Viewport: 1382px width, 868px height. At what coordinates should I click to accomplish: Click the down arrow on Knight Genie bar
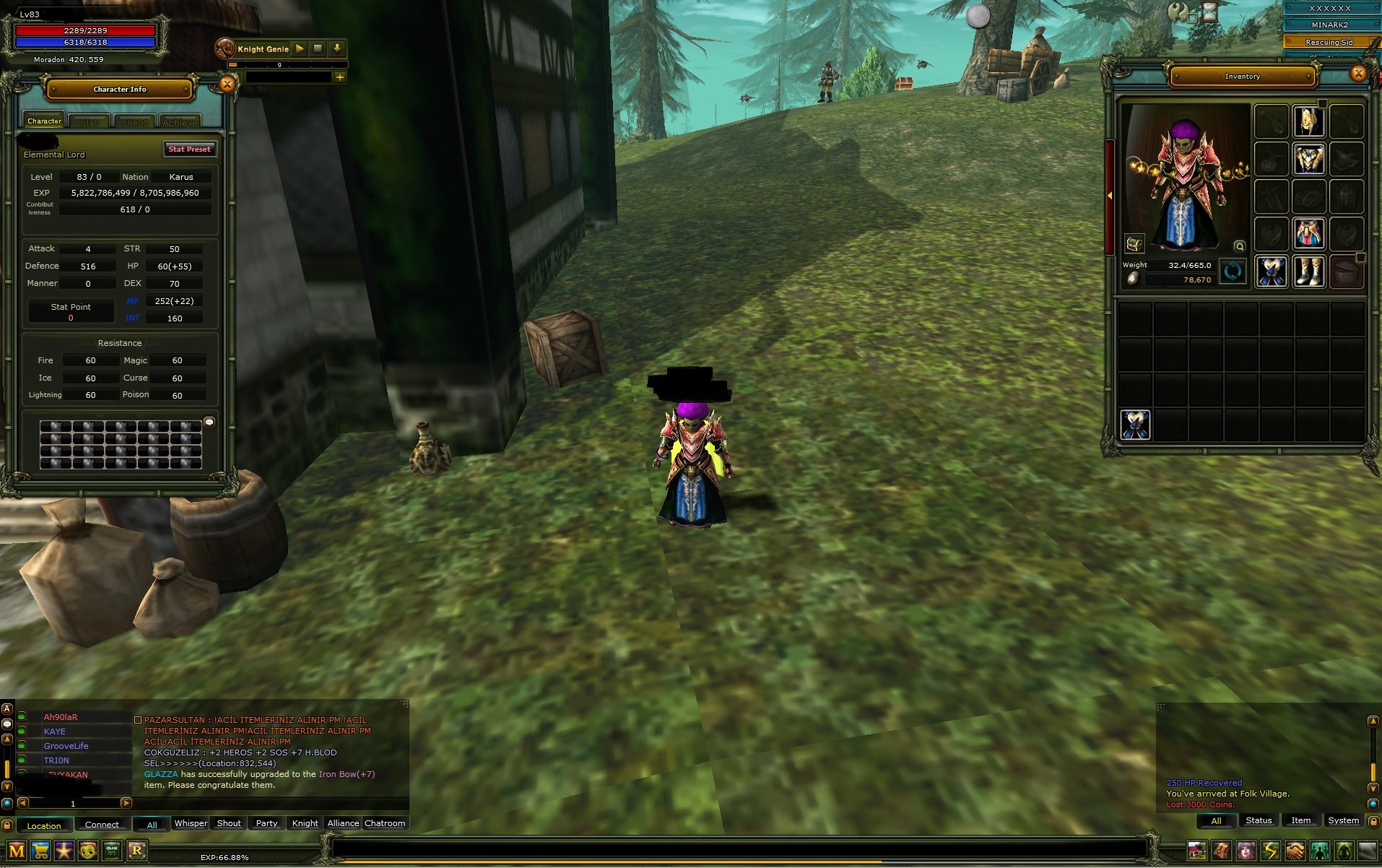click(337, 48)
